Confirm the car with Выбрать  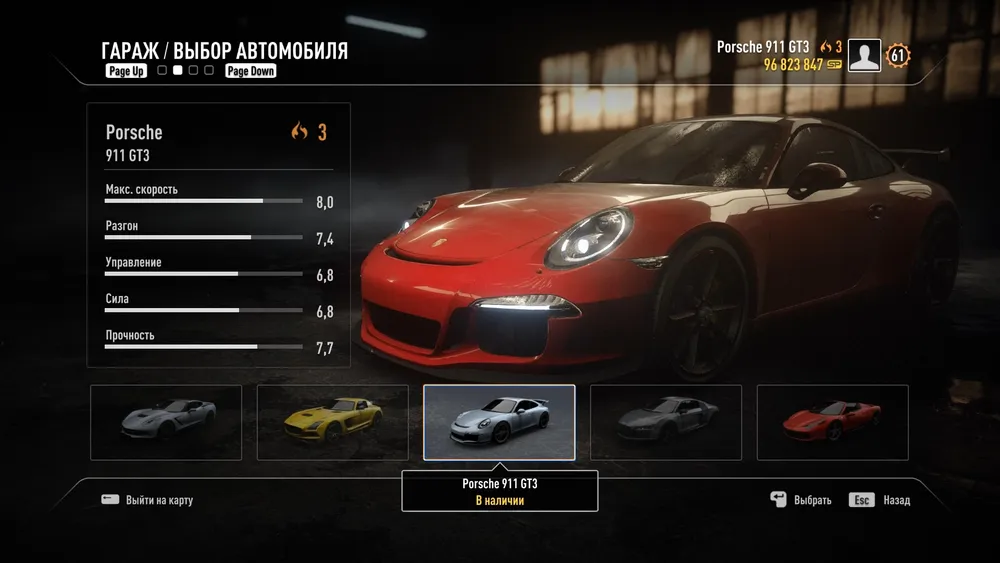tap(801, 500)
